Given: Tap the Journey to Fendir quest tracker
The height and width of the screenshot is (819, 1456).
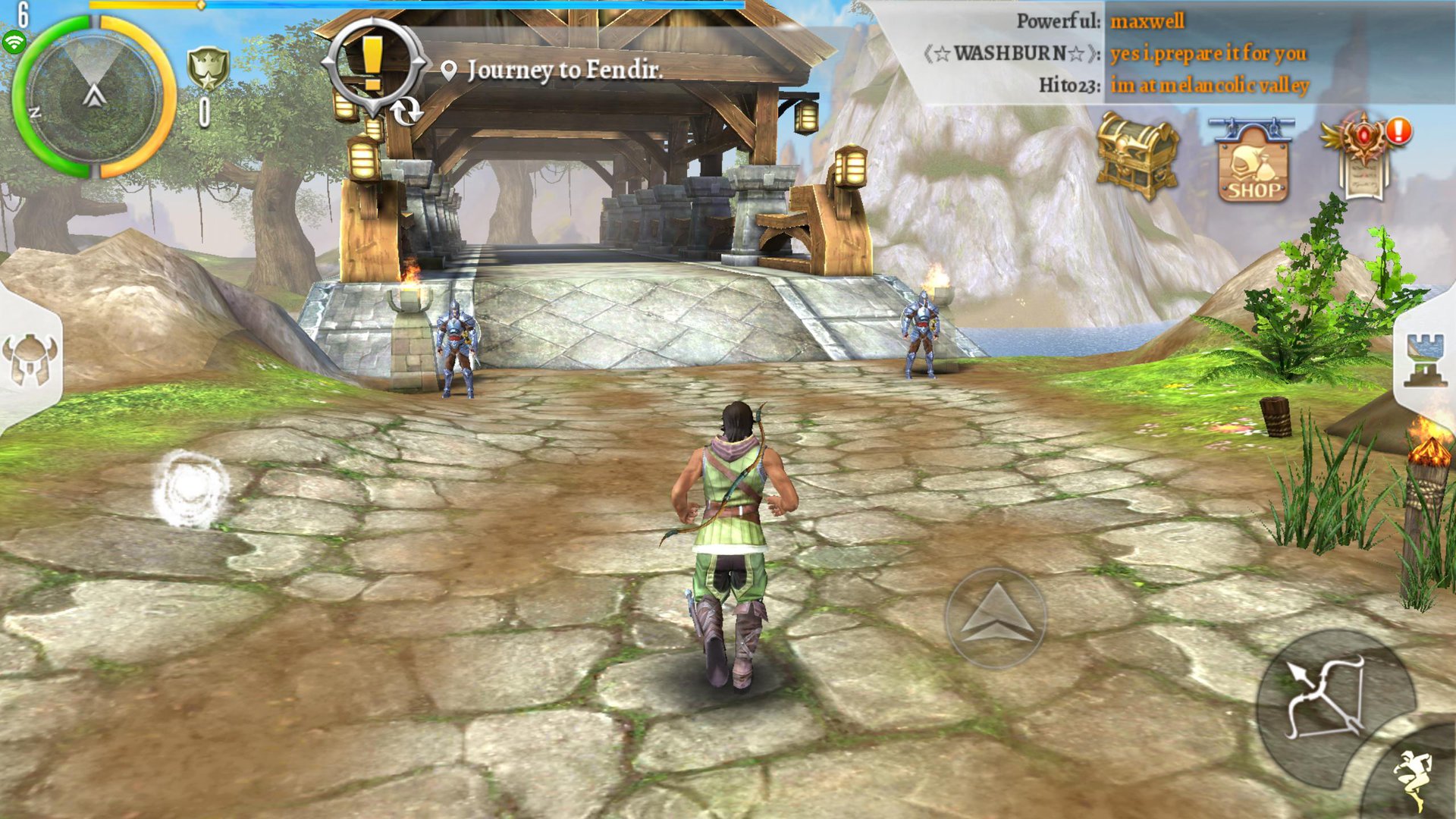Looking at the screenshot, I should [x=564, y=71].
